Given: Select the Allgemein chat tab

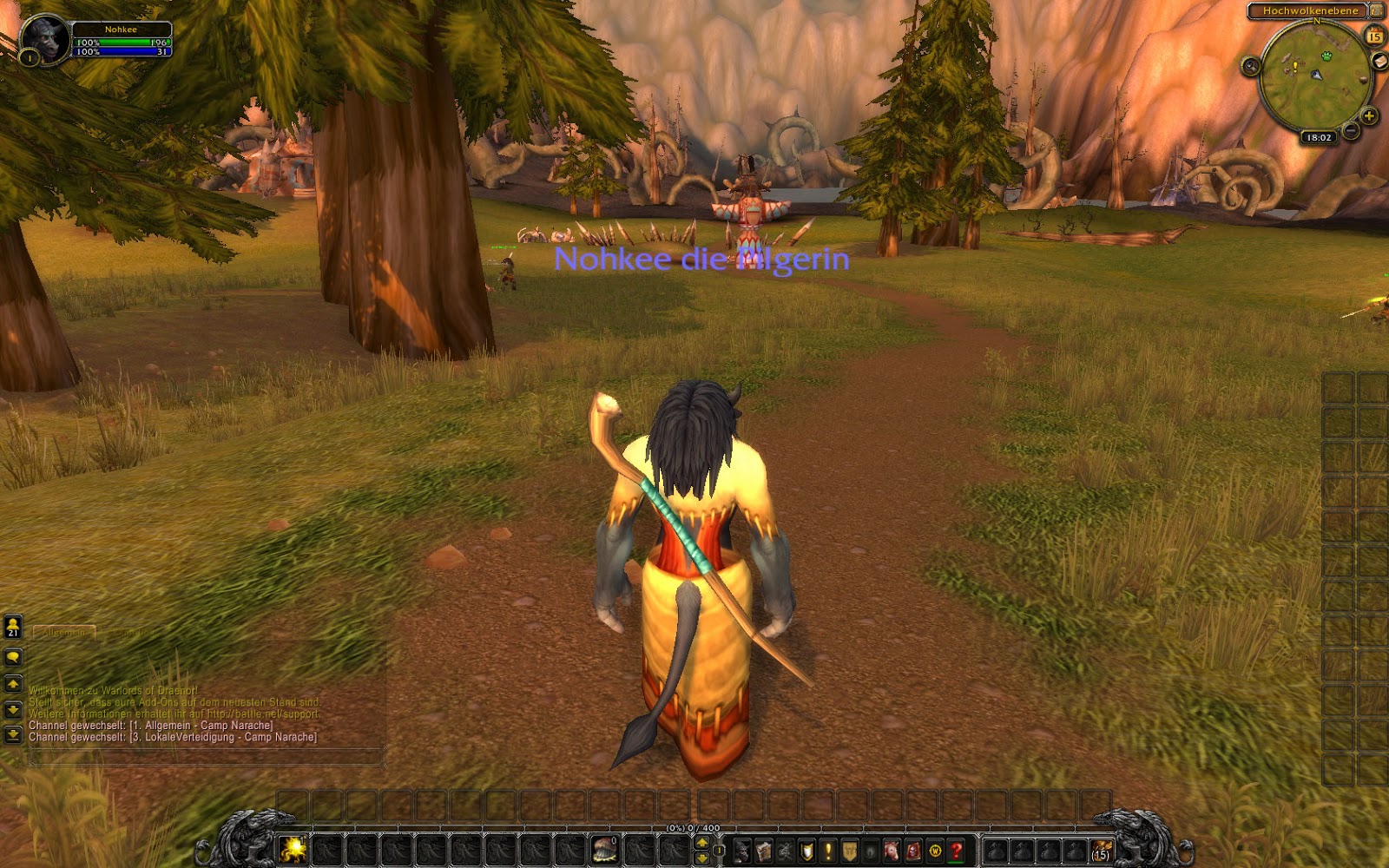Looking at the screenshot, I should click(x=64, y=633).
